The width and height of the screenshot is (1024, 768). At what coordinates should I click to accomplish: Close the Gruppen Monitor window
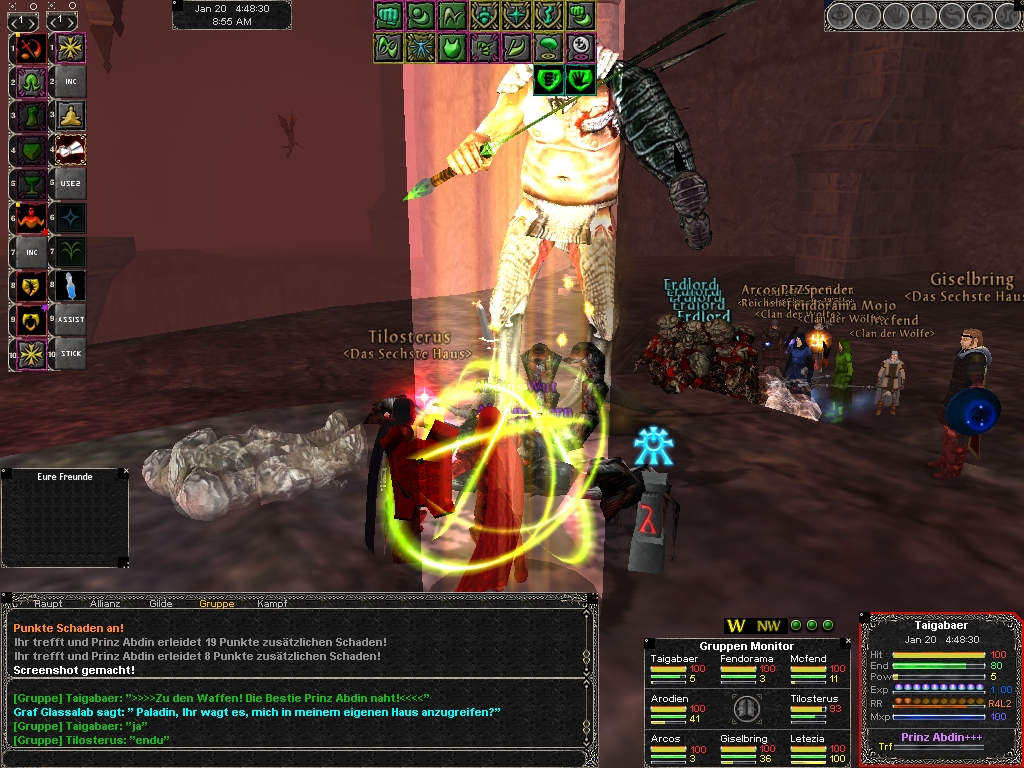(x=849, y=642)
